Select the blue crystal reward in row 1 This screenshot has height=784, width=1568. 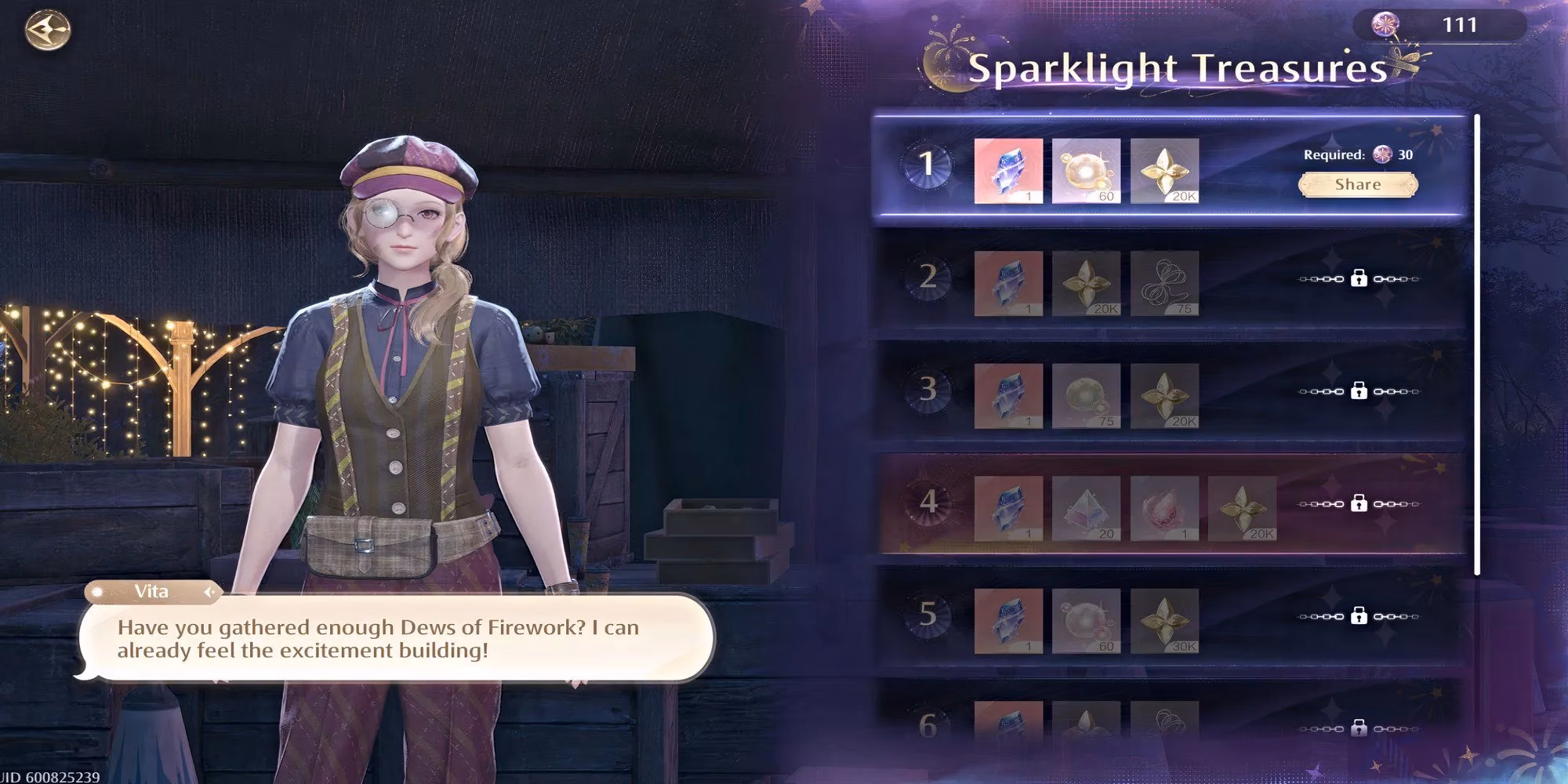[1008, 171]
